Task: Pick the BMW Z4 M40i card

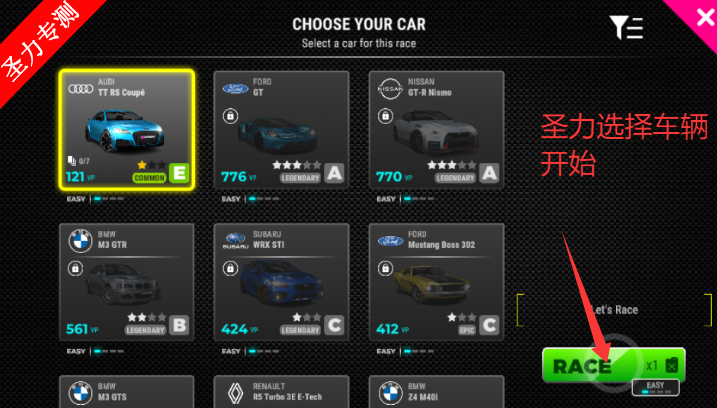Action: pyautogui.click(x=436, y=392)
